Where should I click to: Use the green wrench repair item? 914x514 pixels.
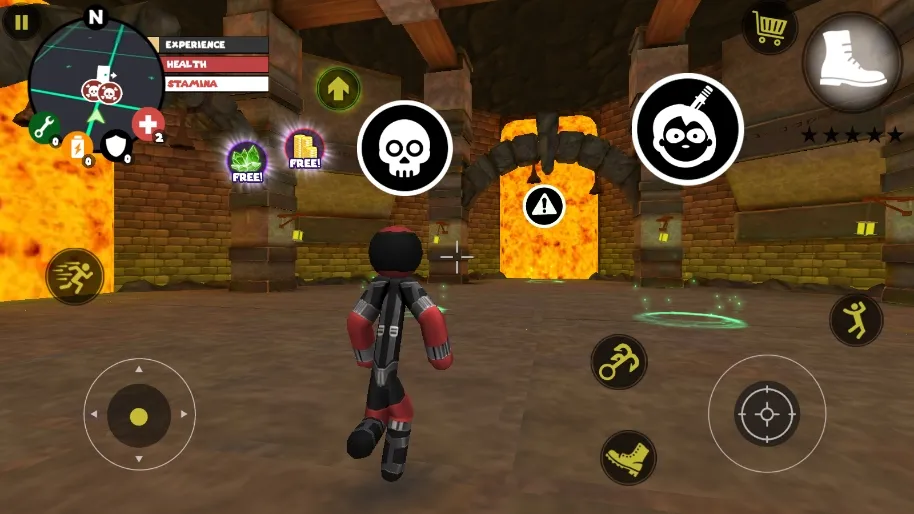click(43, 127)
